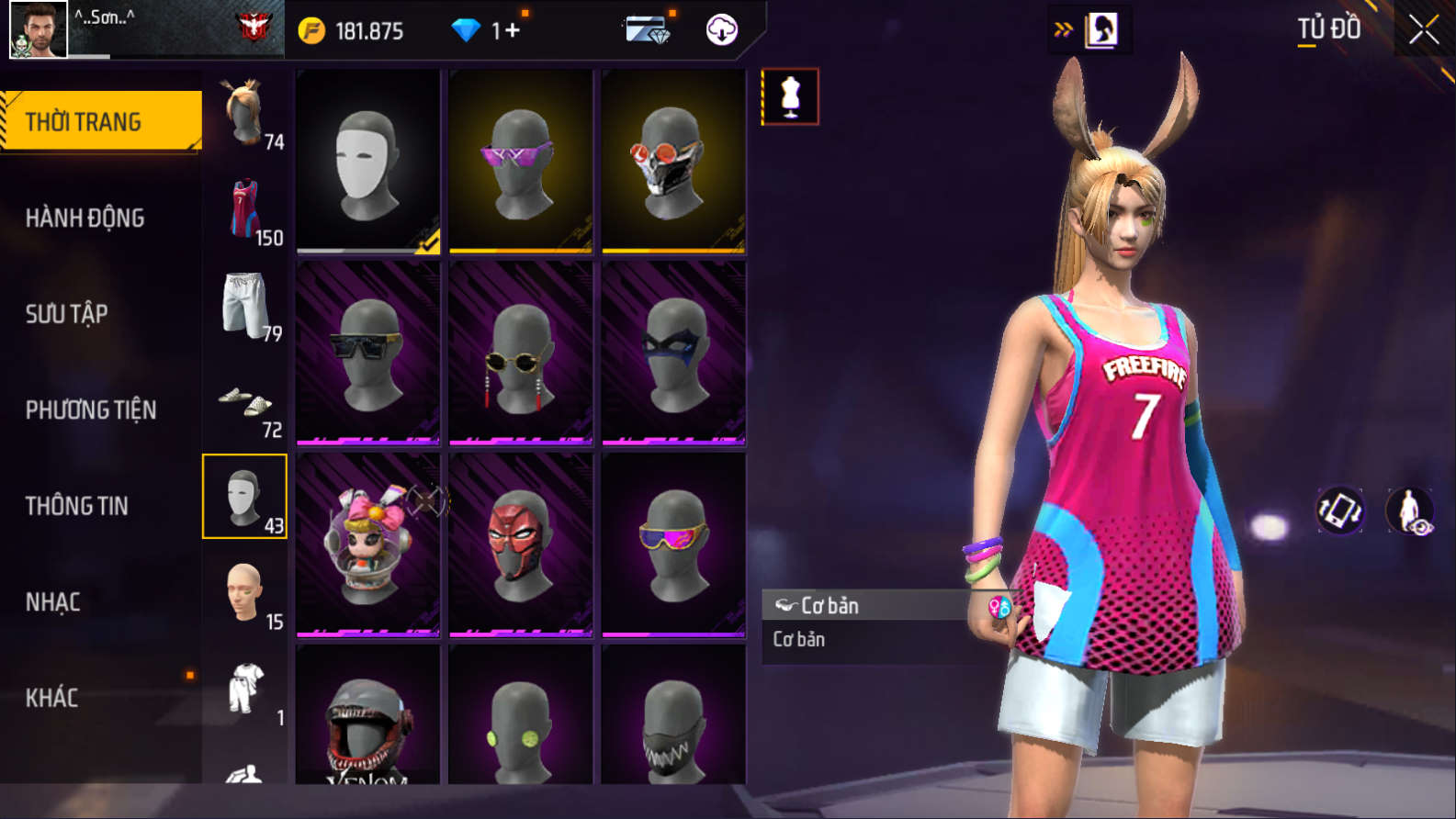1456x819 pixels.
Task: Select the Phương Tiện category
Action: (90, 409)
